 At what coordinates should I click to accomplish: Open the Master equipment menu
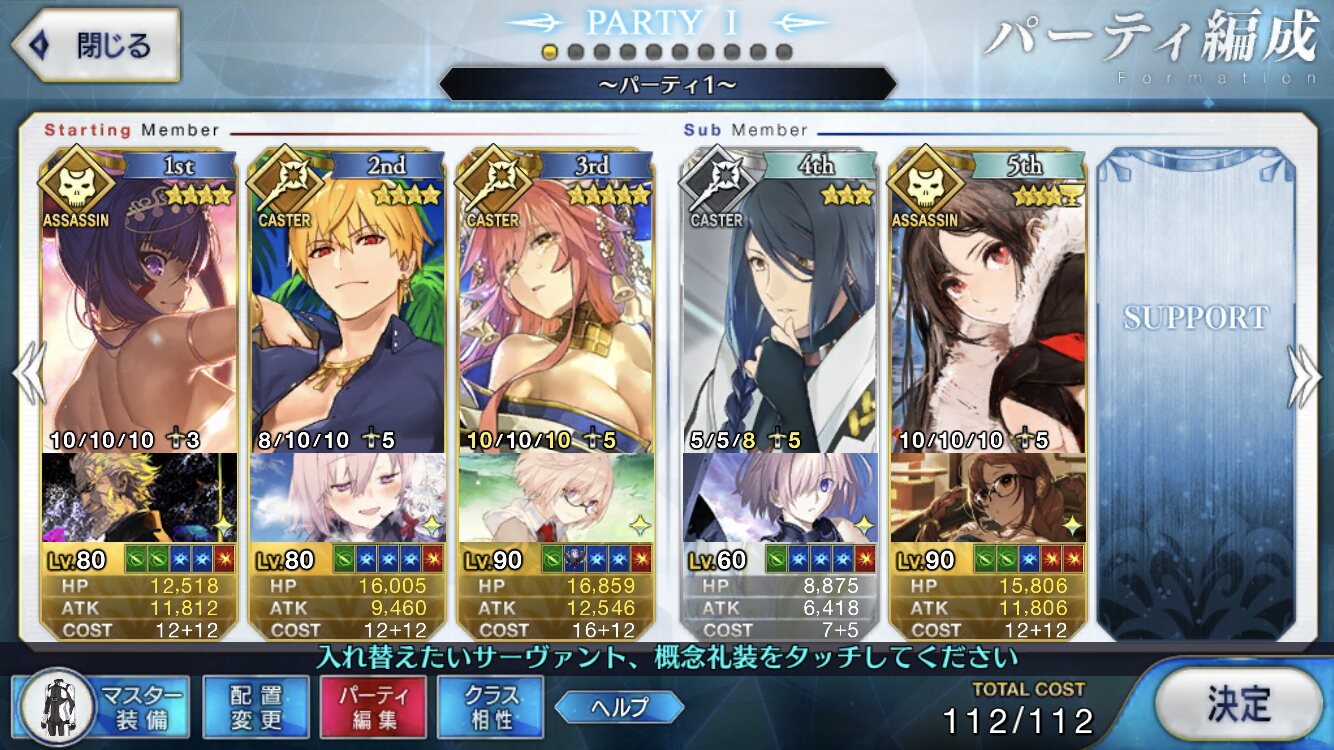click(103, 706)
